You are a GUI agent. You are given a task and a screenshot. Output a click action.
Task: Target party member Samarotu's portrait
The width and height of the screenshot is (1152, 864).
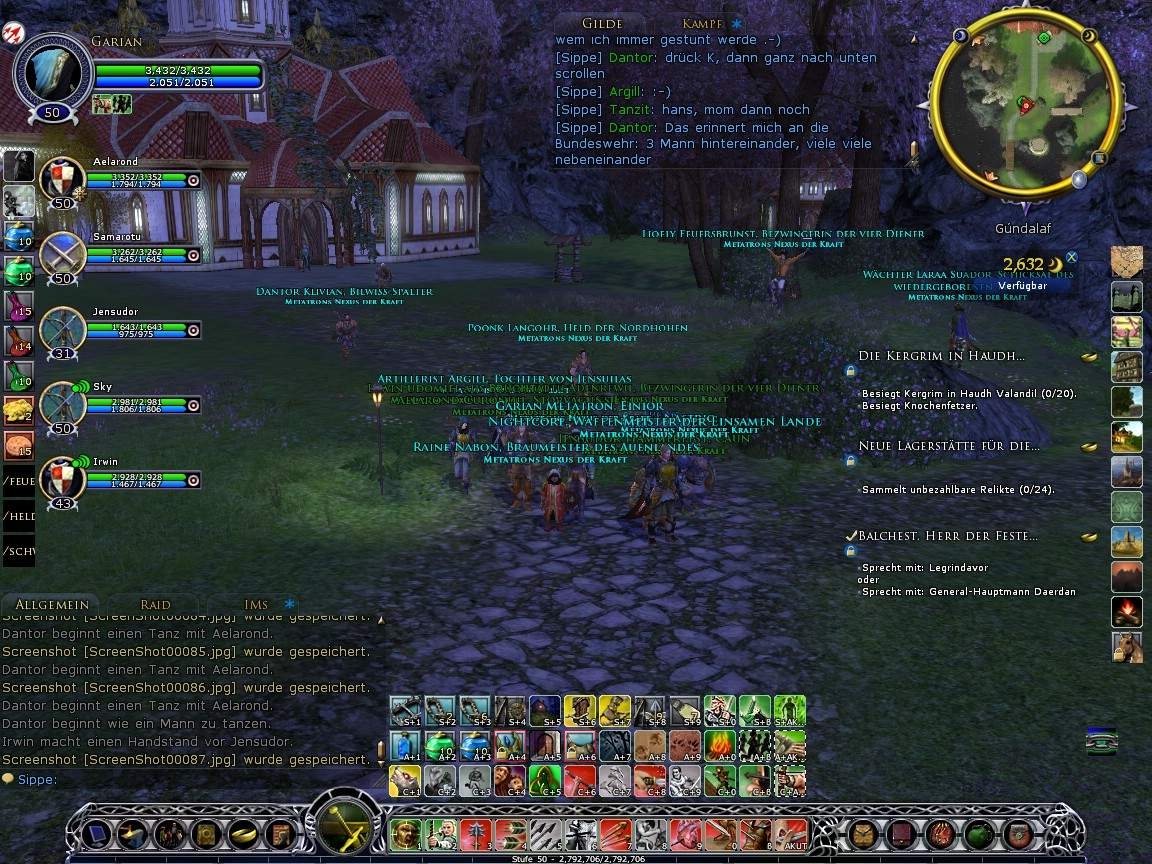pos(62,253)
